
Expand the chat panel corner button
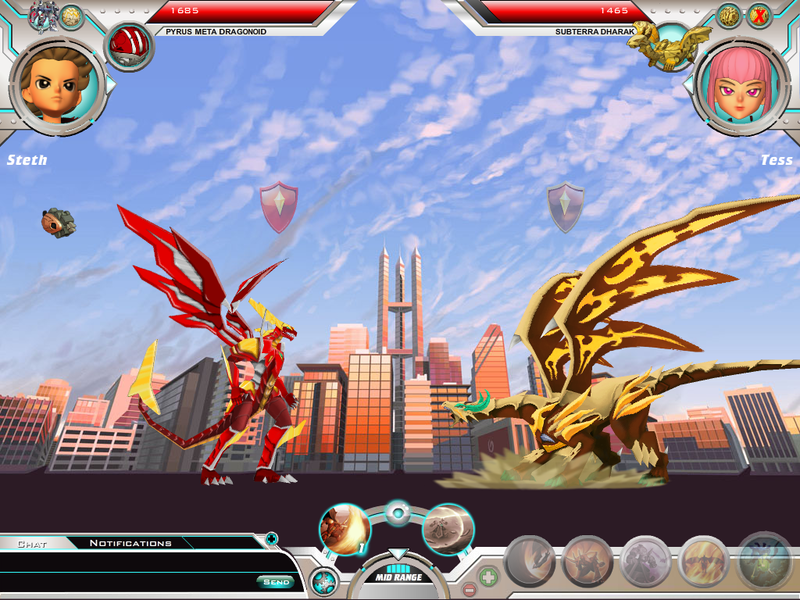(x=271, y=539)
